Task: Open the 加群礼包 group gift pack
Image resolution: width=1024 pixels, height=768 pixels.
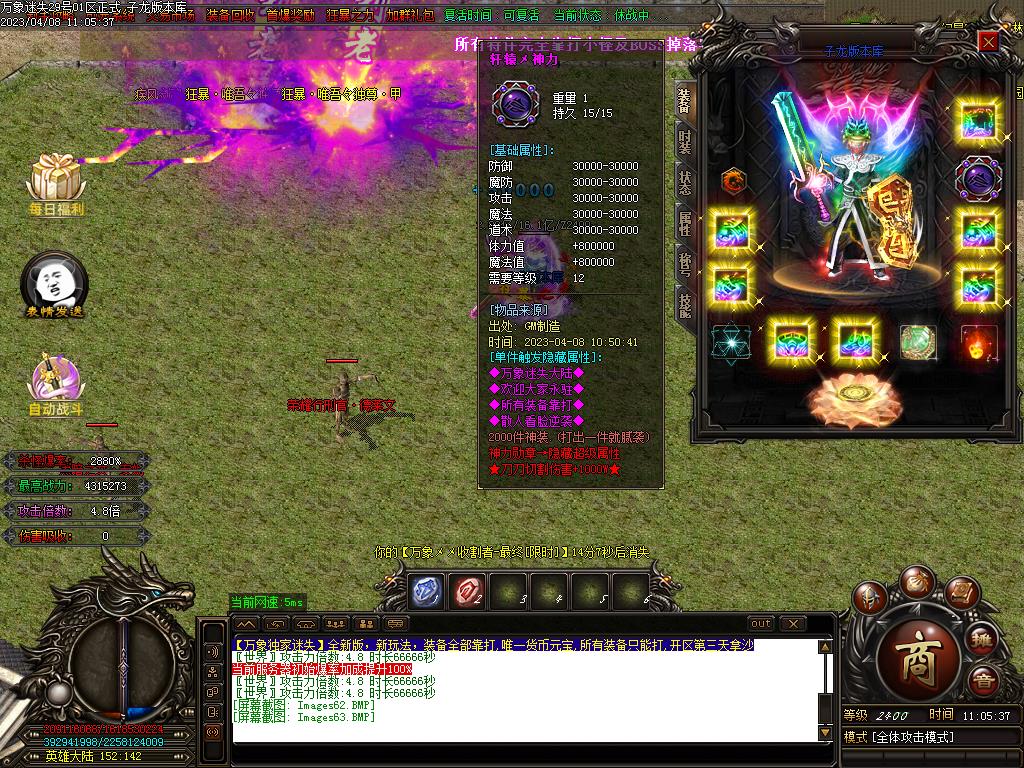Action: [x=410, y=16]
